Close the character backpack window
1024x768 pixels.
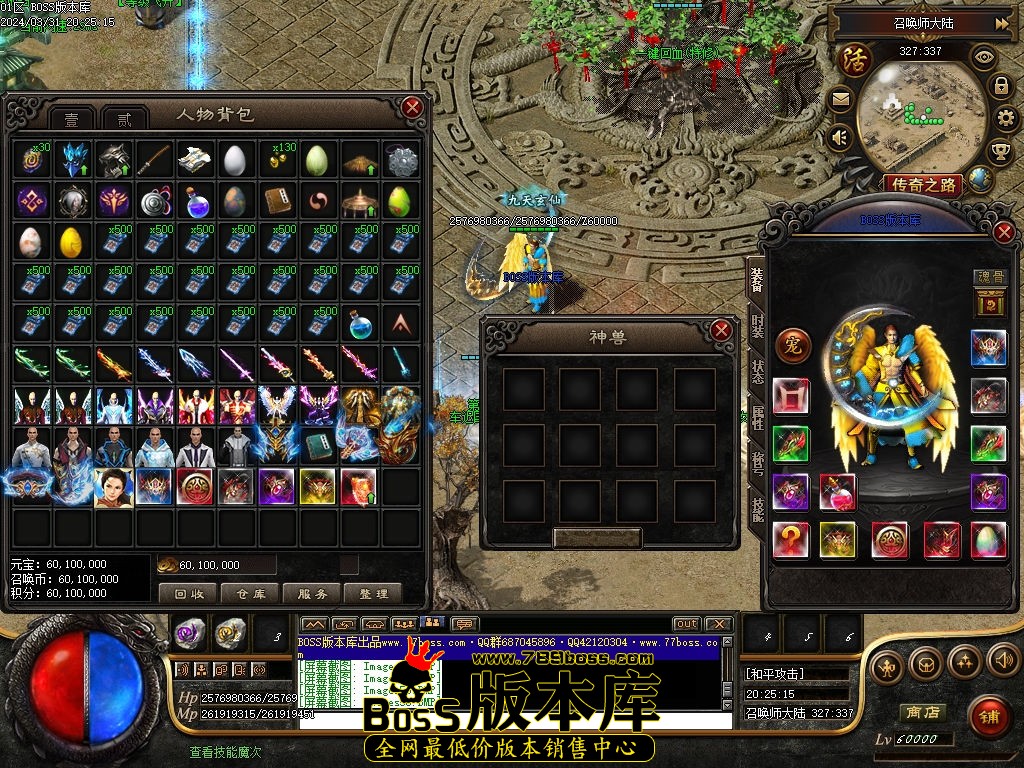(x=412, y=107)
